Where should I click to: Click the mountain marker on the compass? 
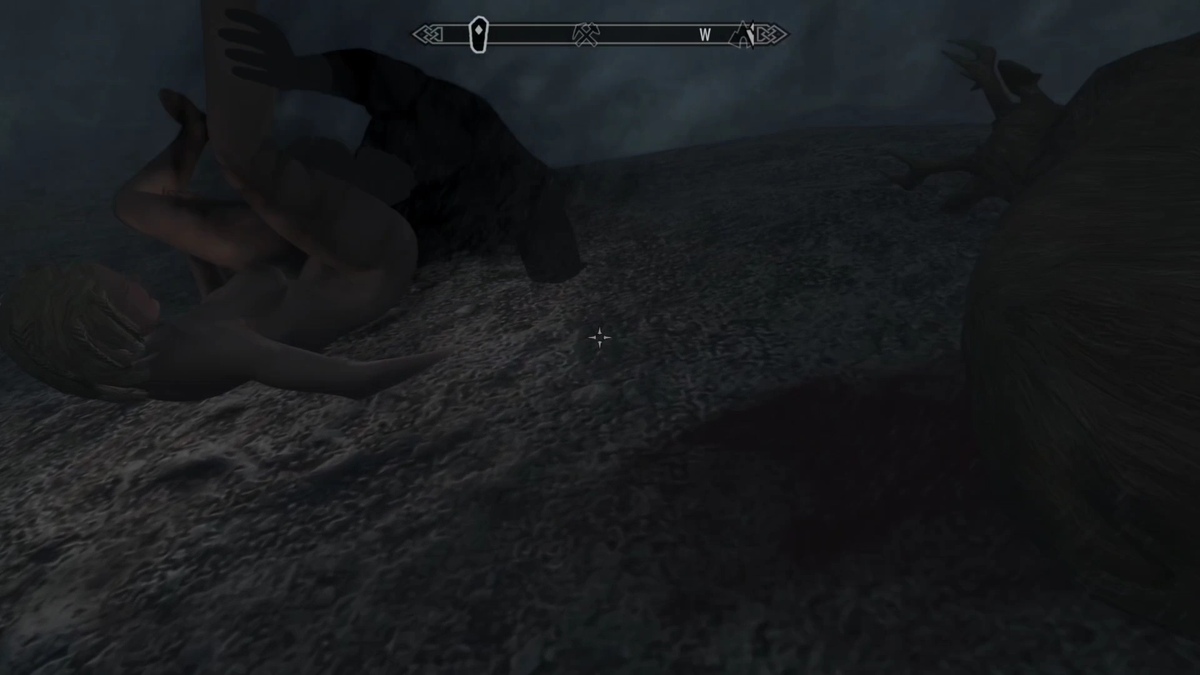pos(744,34)
